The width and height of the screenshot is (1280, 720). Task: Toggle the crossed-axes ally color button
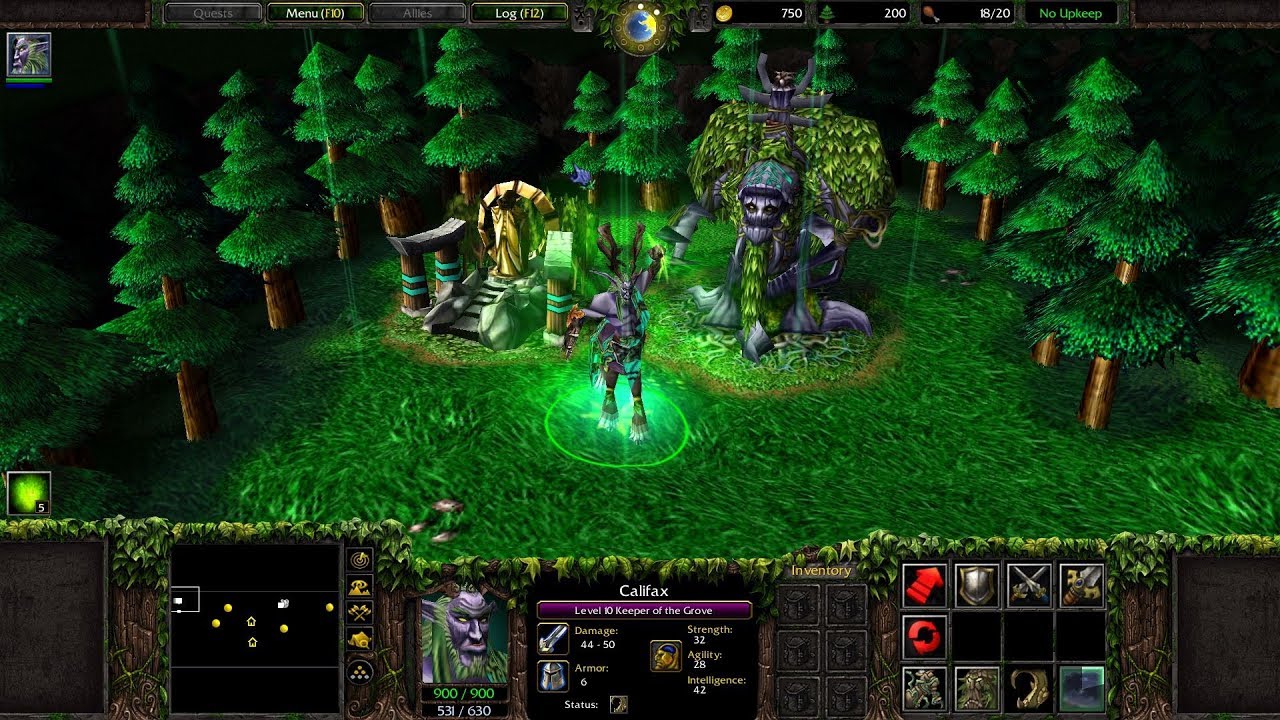[360, 614]
